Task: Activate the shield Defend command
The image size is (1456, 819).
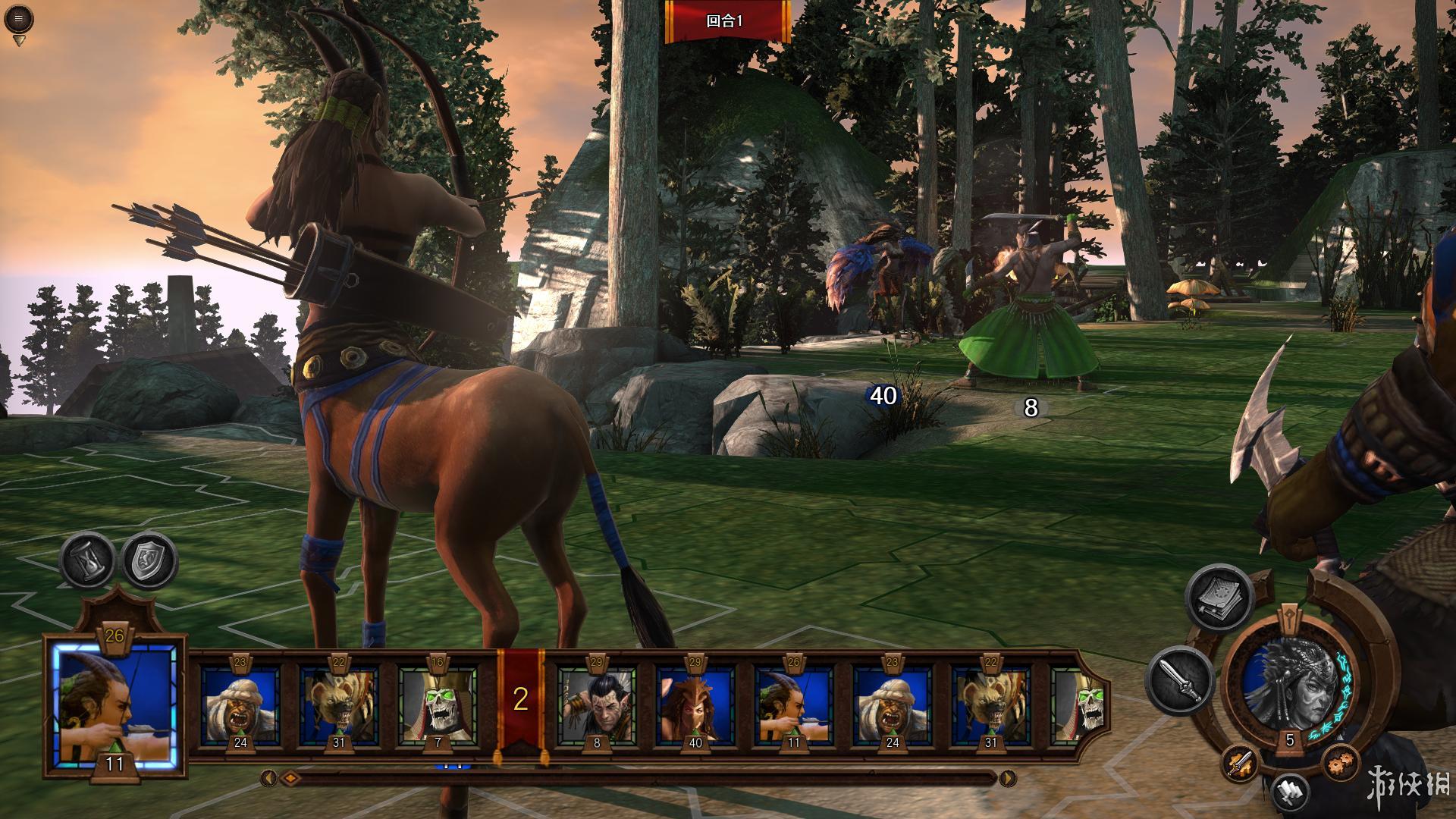Action: (x=149, y=561)
